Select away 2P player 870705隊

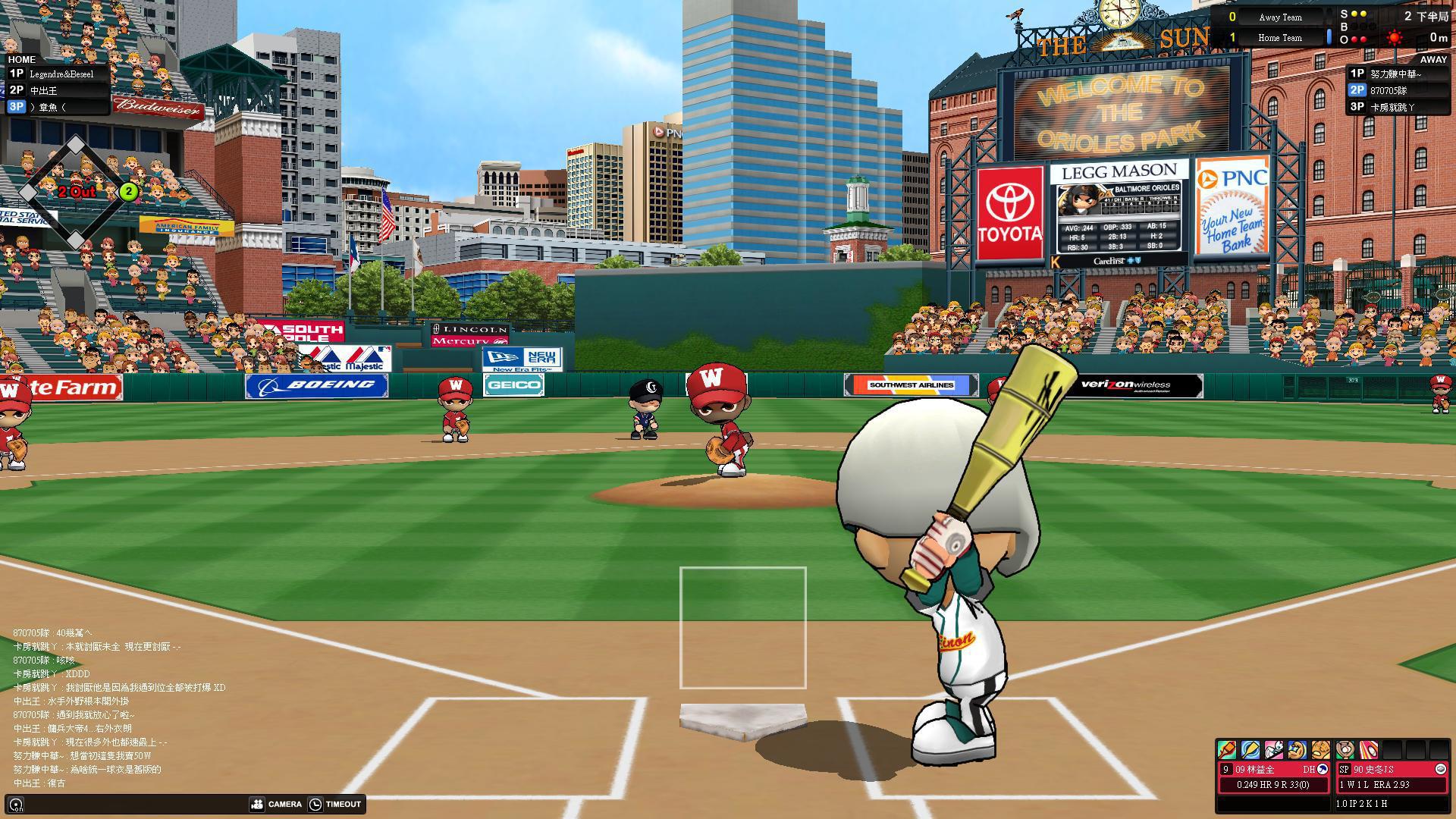[1398, 91]
